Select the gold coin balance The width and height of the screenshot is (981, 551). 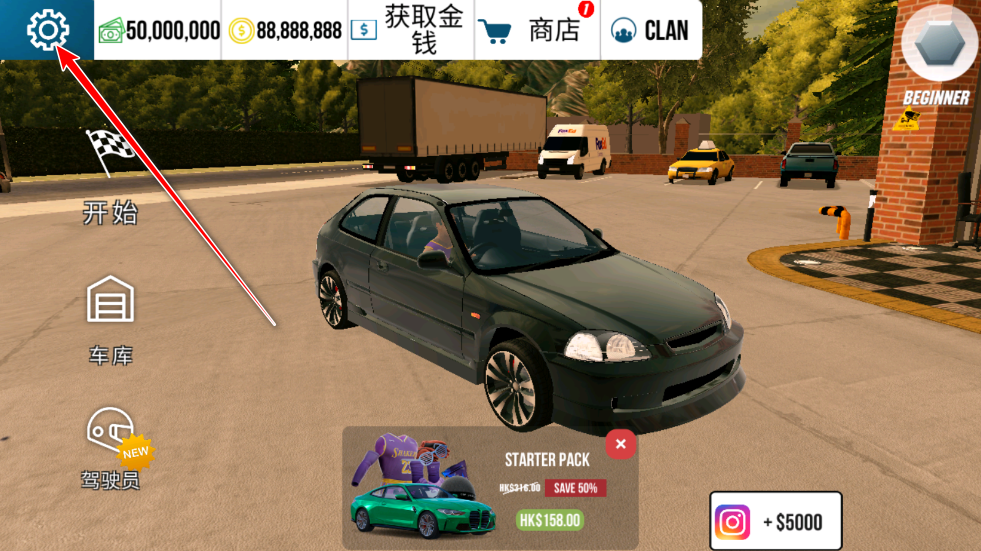click(285, 30)
